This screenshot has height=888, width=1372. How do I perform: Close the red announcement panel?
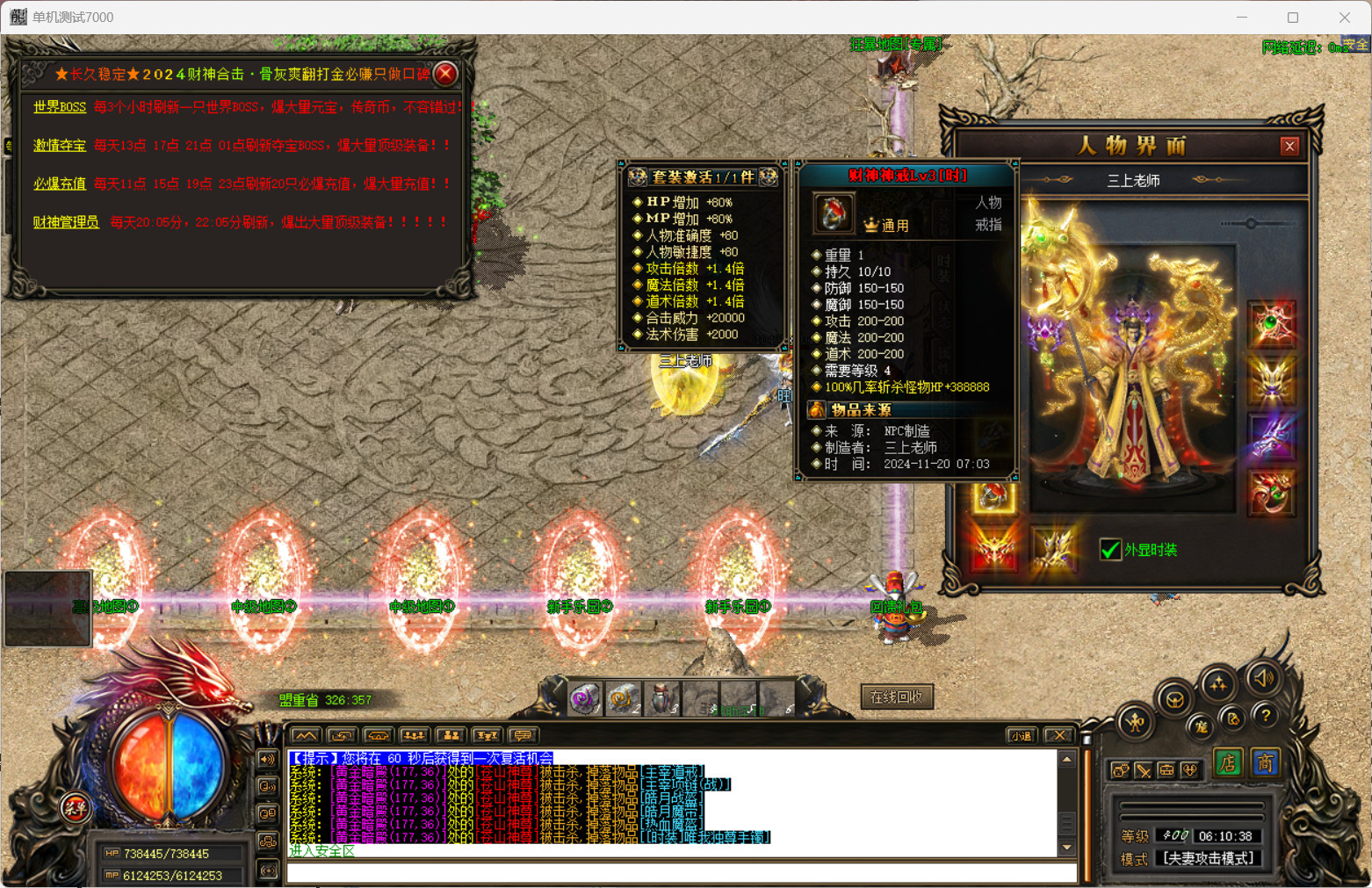[446, 74]
